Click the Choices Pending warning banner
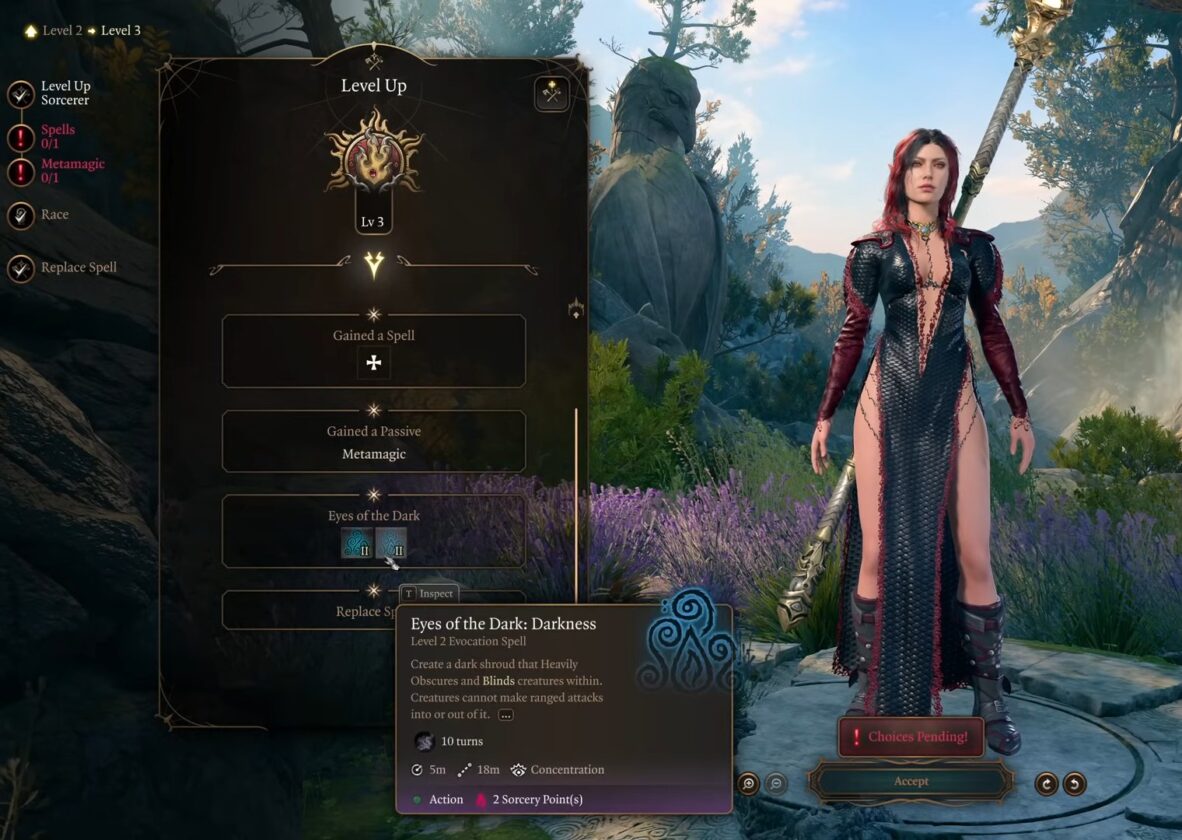 (x=910, y=737)
